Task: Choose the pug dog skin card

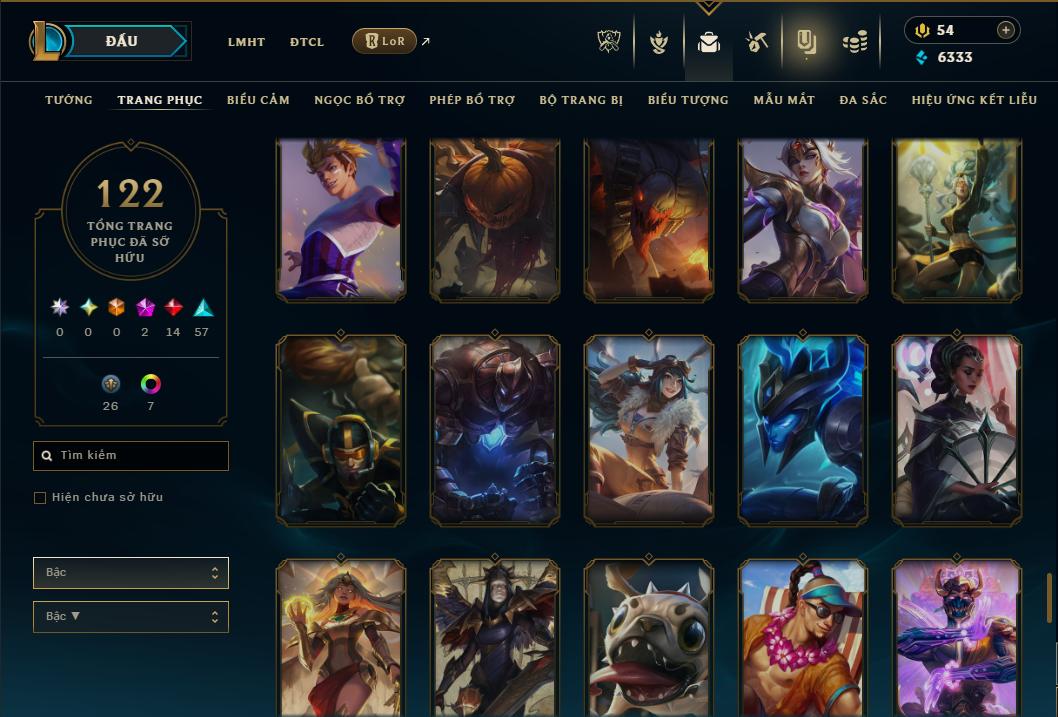Action: click(x=649, y=637)
